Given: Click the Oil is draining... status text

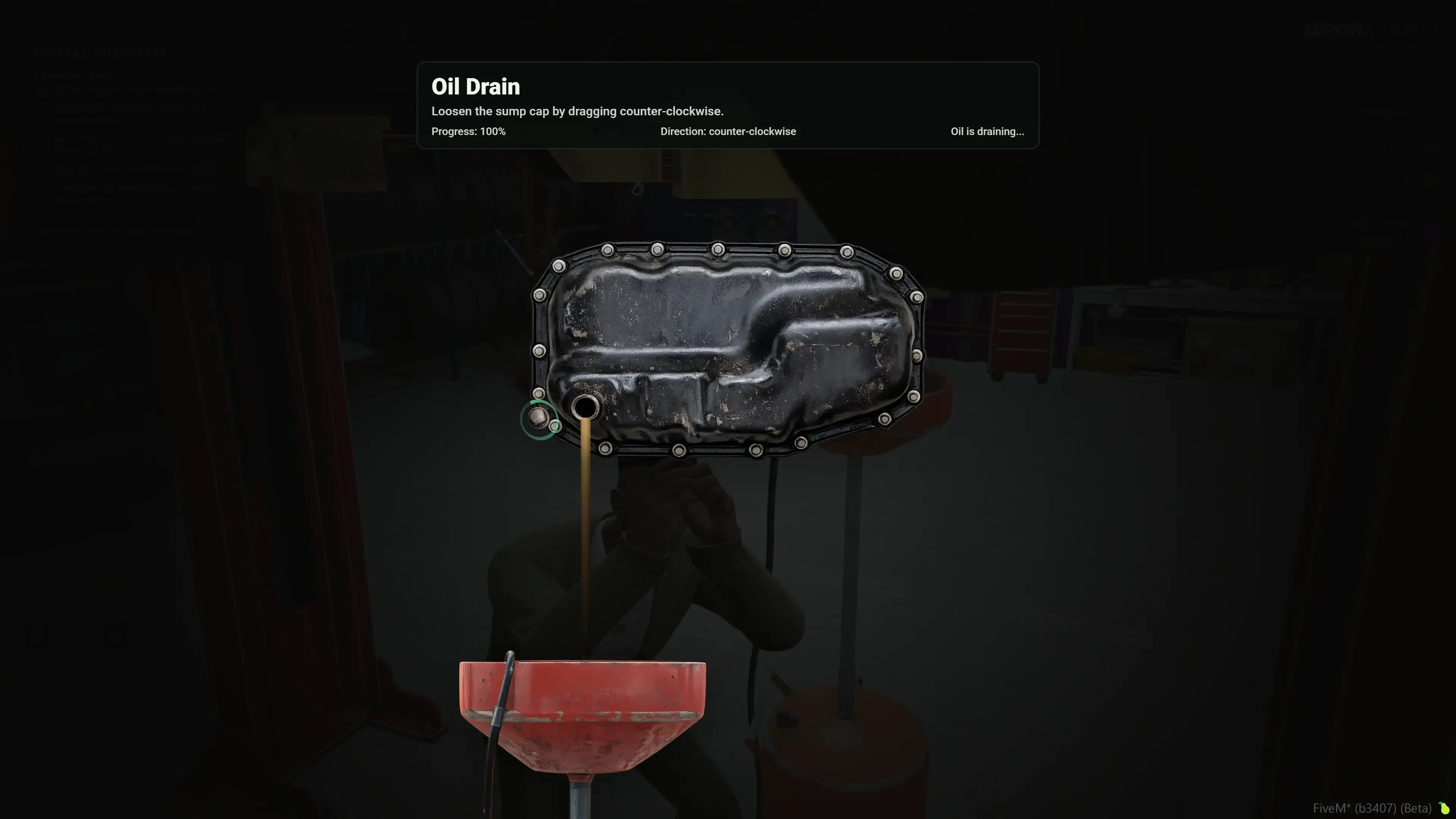Looking at the screenshot, I should pos(987,131).
